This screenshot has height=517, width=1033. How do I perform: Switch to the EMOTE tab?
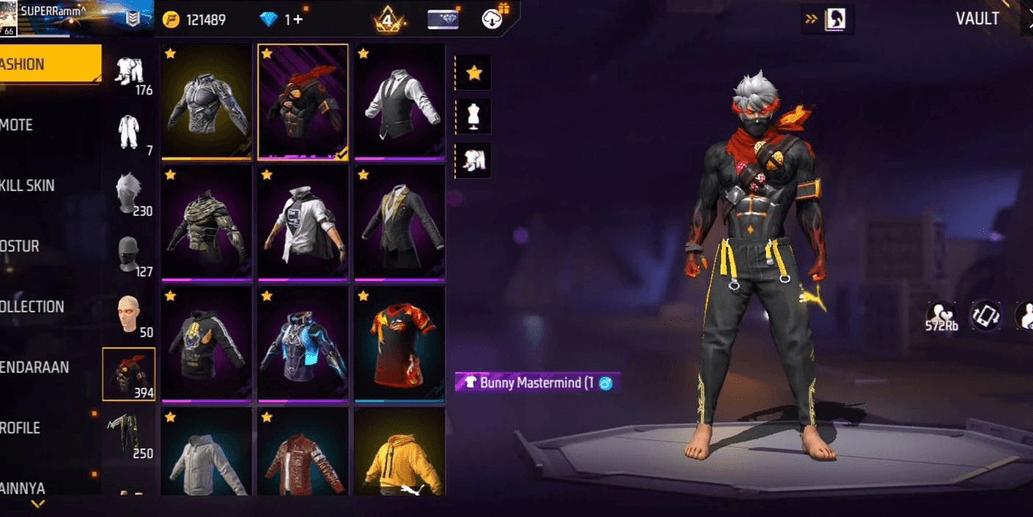coord(40,125)
